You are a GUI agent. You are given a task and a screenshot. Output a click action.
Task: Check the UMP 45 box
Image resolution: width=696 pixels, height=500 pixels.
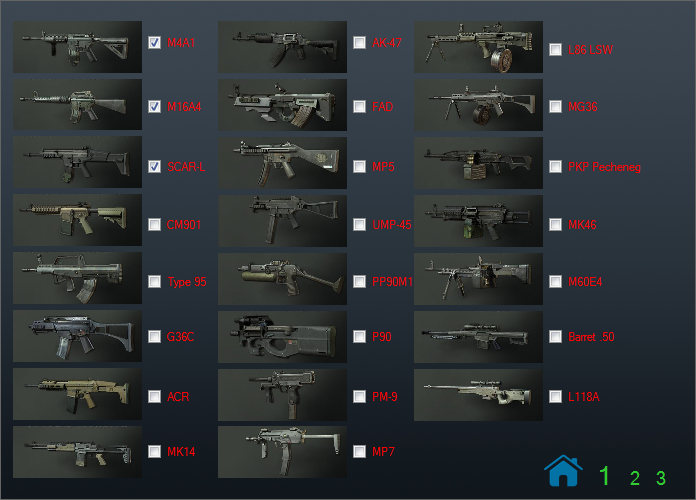click(x=359, y=225)
